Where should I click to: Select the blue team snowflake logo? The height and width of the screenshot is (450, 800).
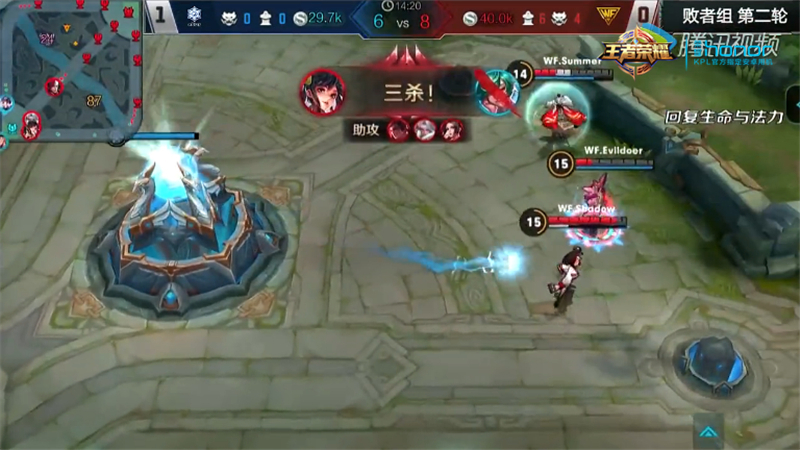196,17
